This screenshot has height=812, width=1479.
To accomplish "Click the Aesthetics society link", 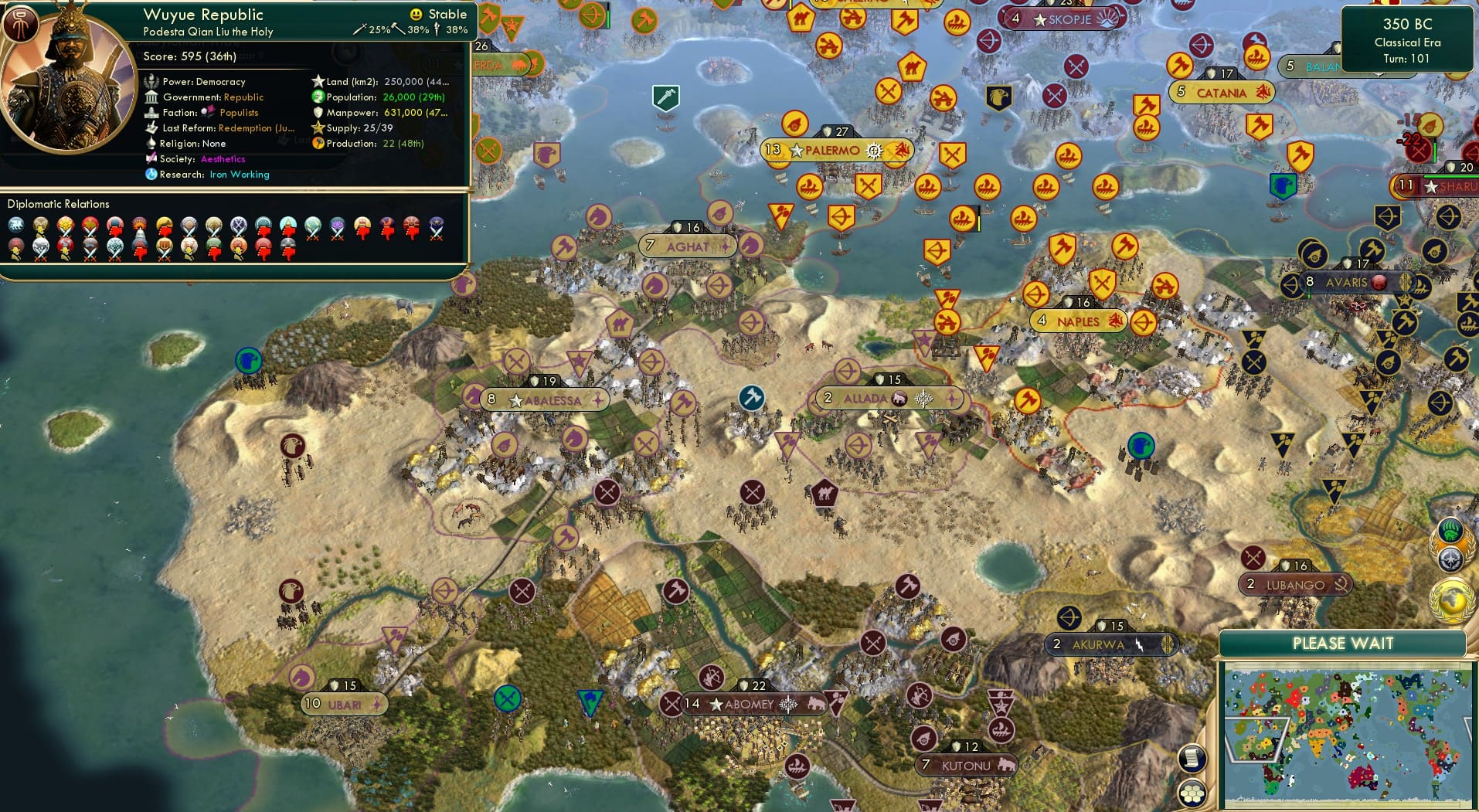I will (x=223, y=159).
